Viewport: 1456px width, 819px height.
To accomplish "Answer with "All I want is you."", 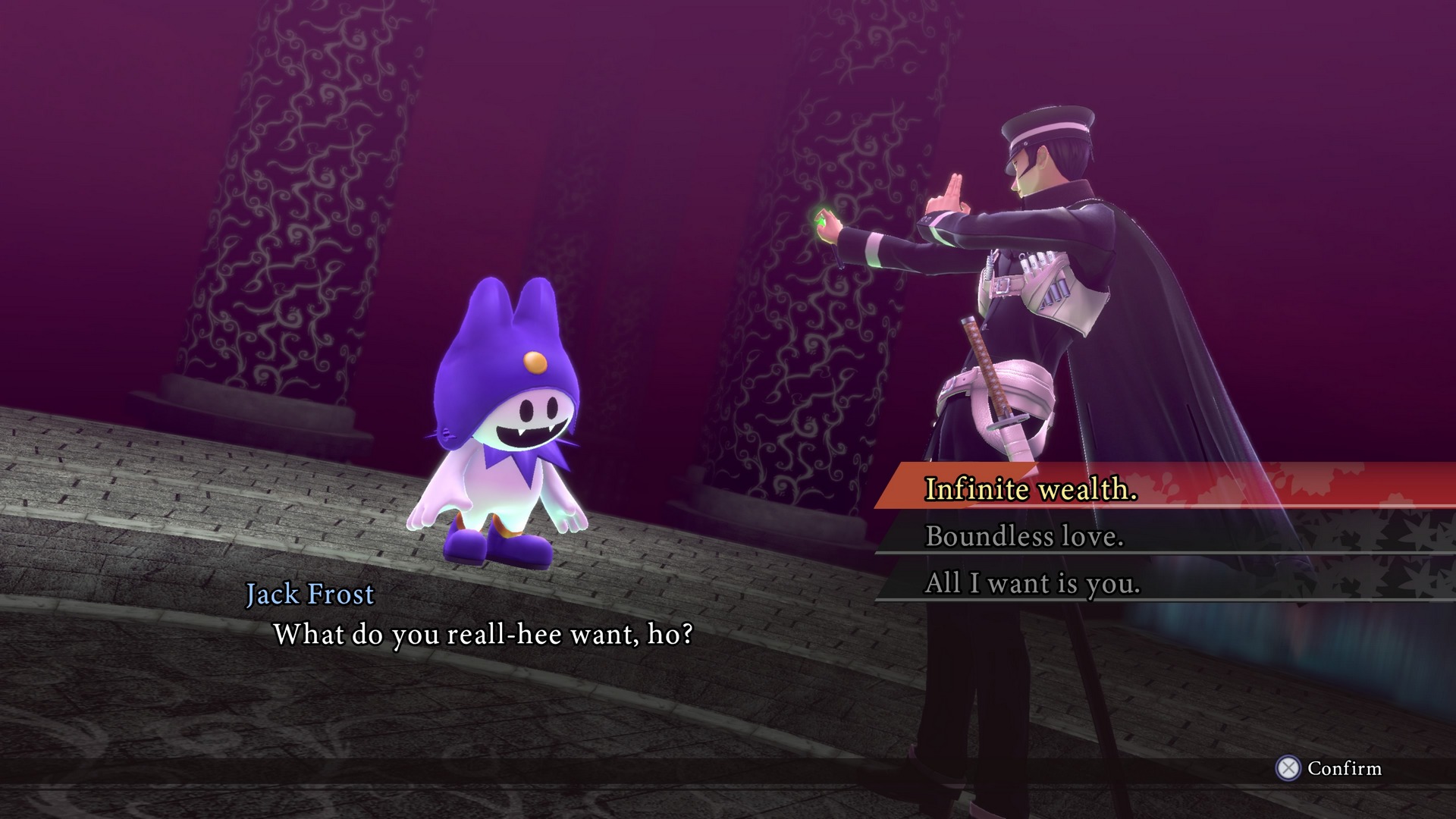I will coord(1032,583).
